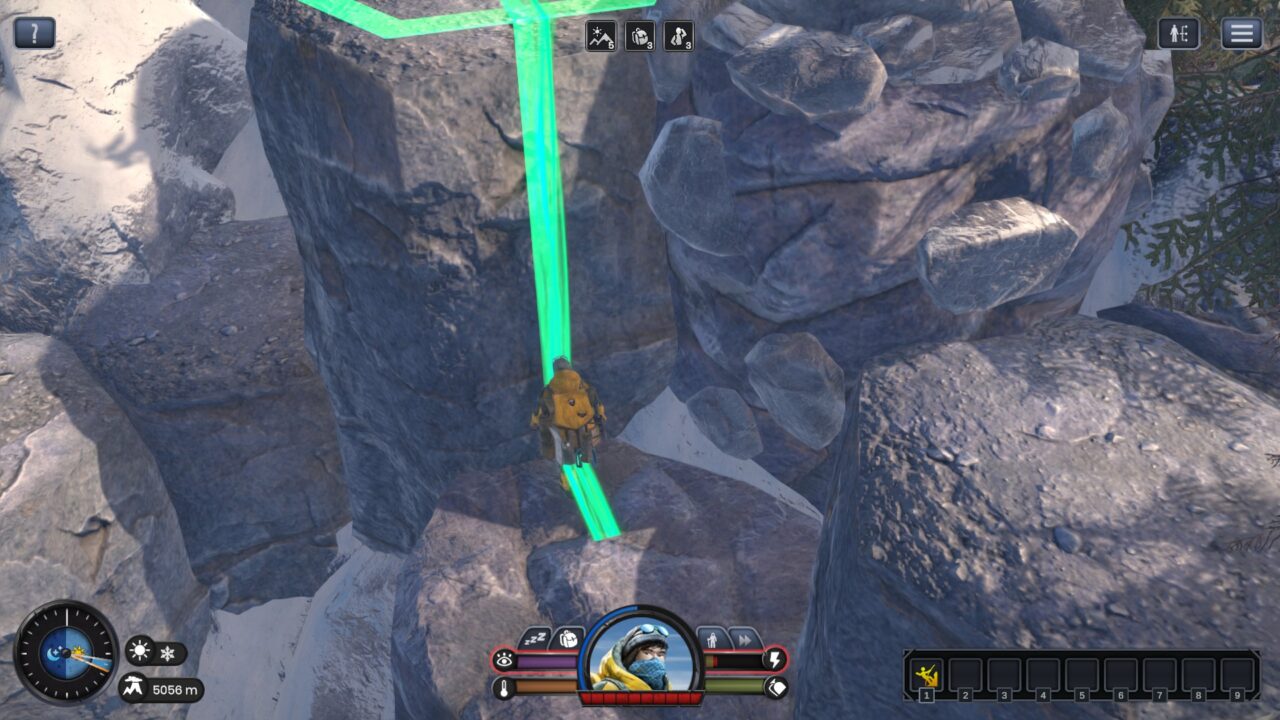This screenshot has height=720, width=1280.
Task: Select the mountain sun status icon
Action: pyautogui.click(x=601, y=36)
